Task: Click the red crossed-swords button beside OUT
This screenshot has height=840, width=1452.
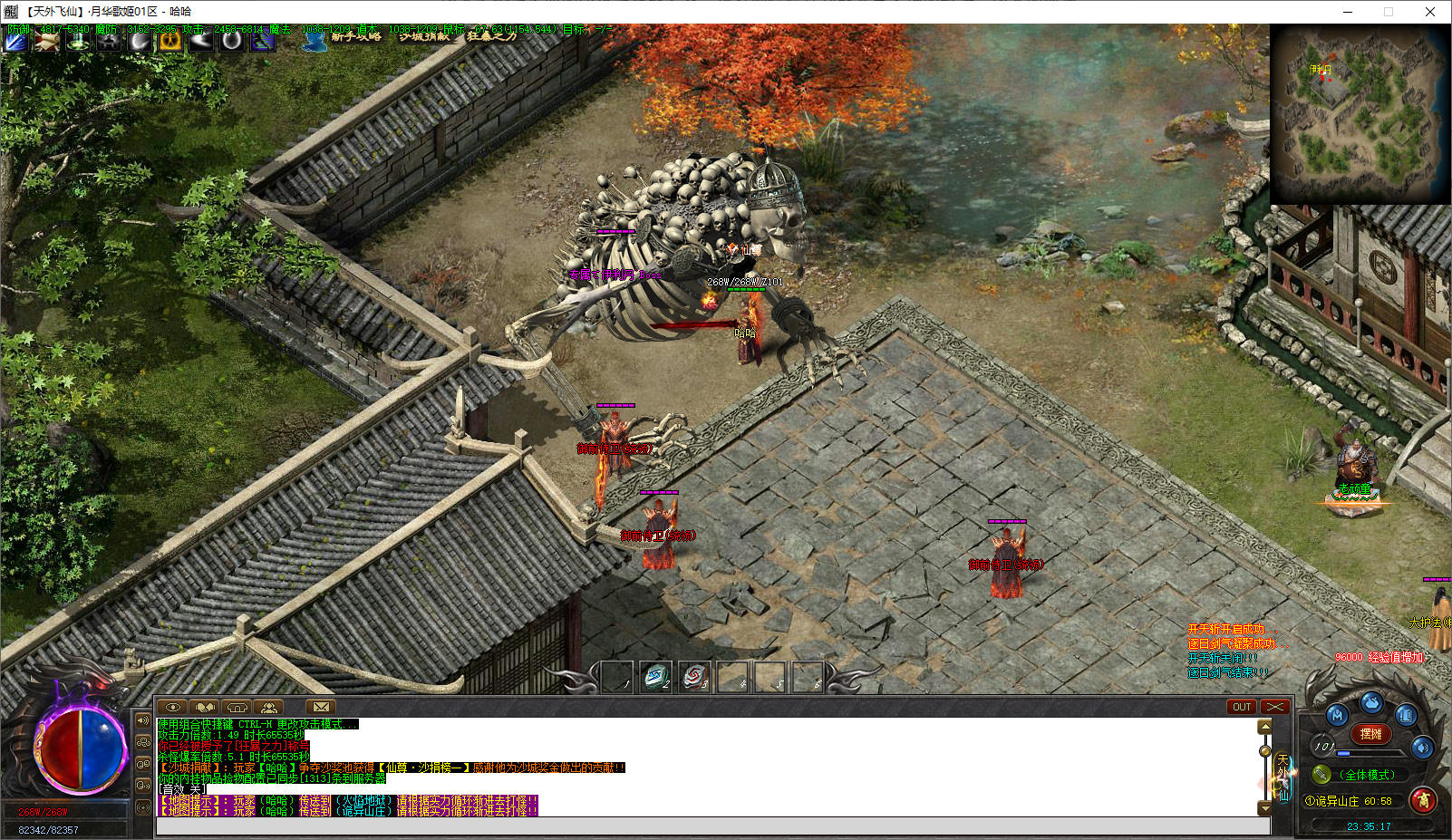Action: [1275, 707]
